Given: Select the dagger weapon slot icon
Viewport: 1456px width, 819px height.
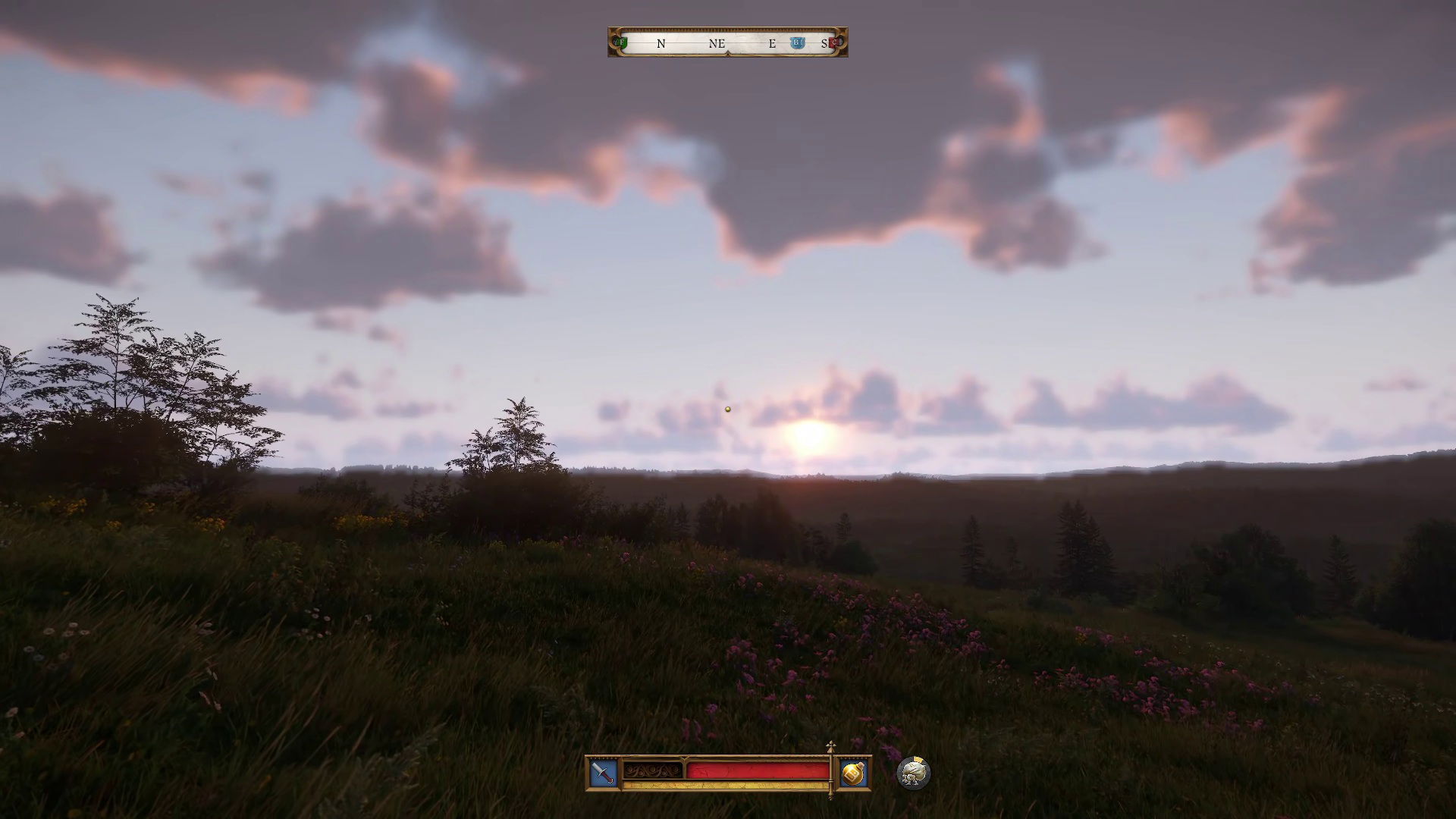Looking at the screenshot, I should point(601,772).
